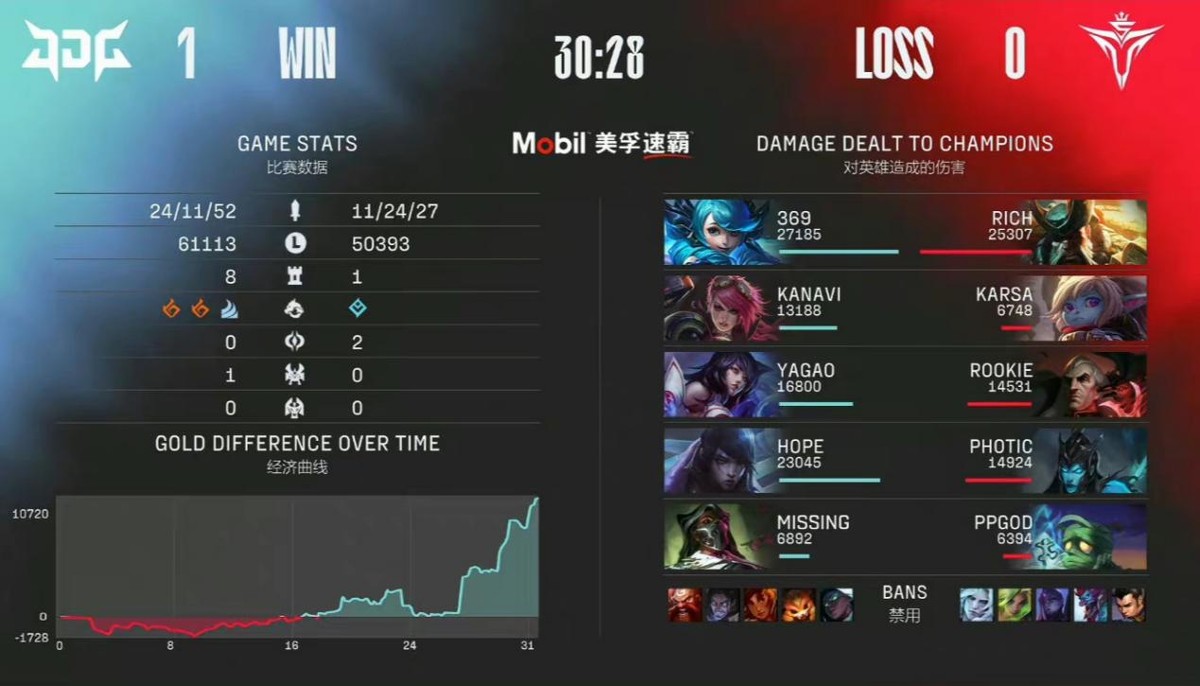Open the Mobil sponsor logo
This screenshot has height=686, width=1200.
601,143
